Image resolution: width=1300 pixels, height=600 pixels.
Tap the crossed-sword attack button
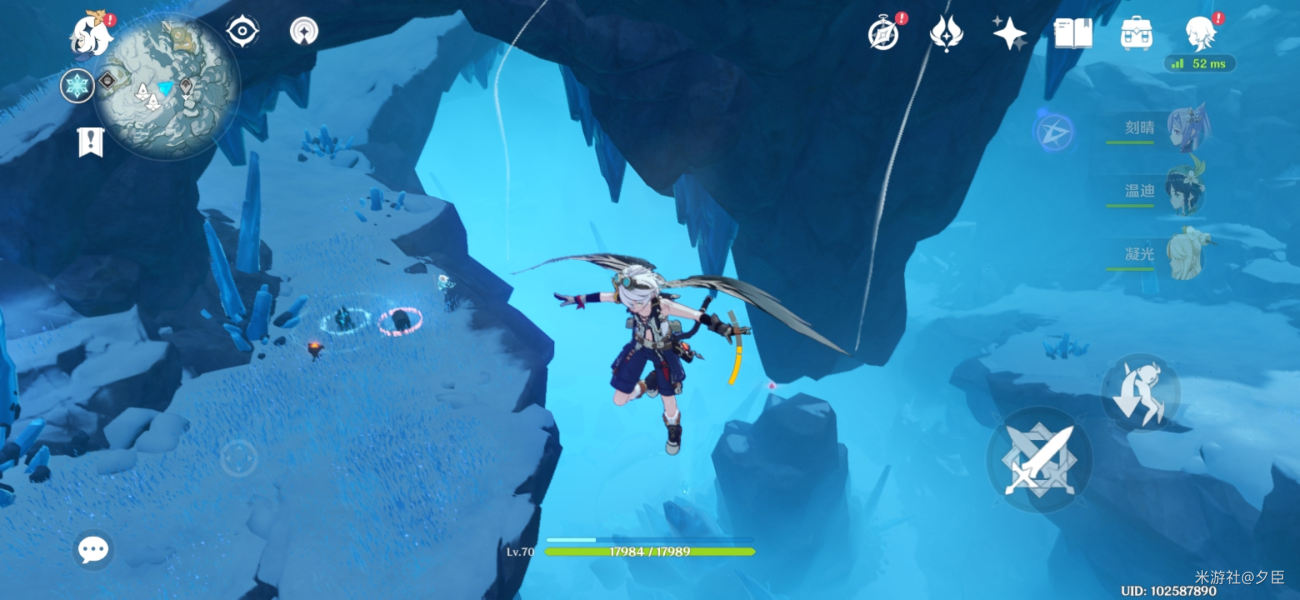[1037, 459]
